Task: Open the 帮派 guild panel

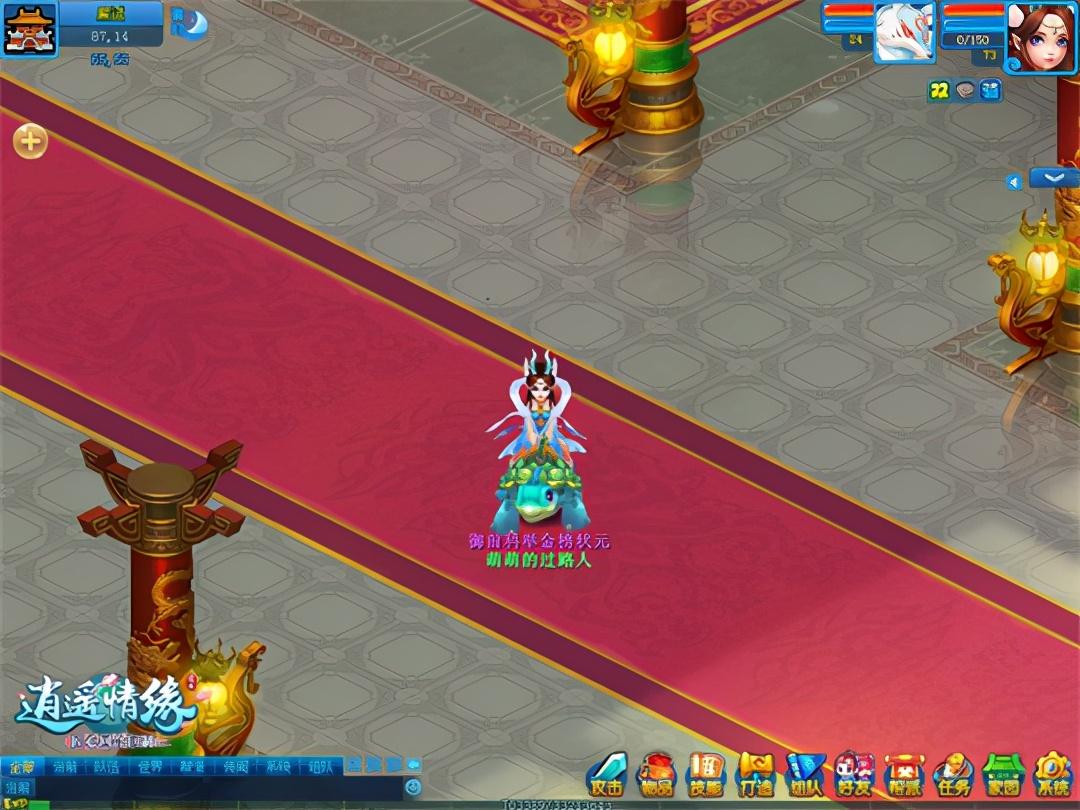Action: (904, 774)
